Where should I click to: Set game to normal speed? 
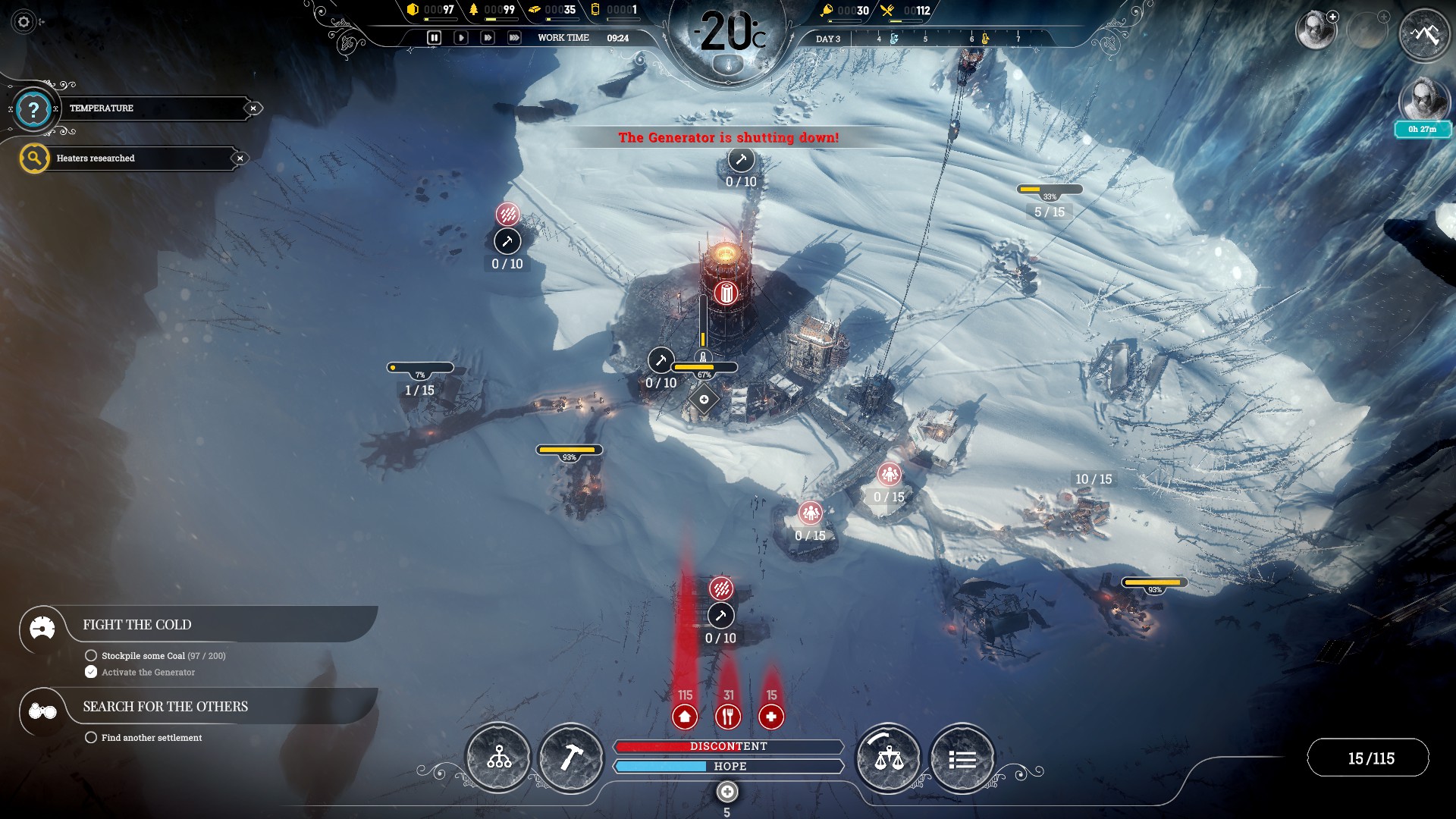(460, 37)
